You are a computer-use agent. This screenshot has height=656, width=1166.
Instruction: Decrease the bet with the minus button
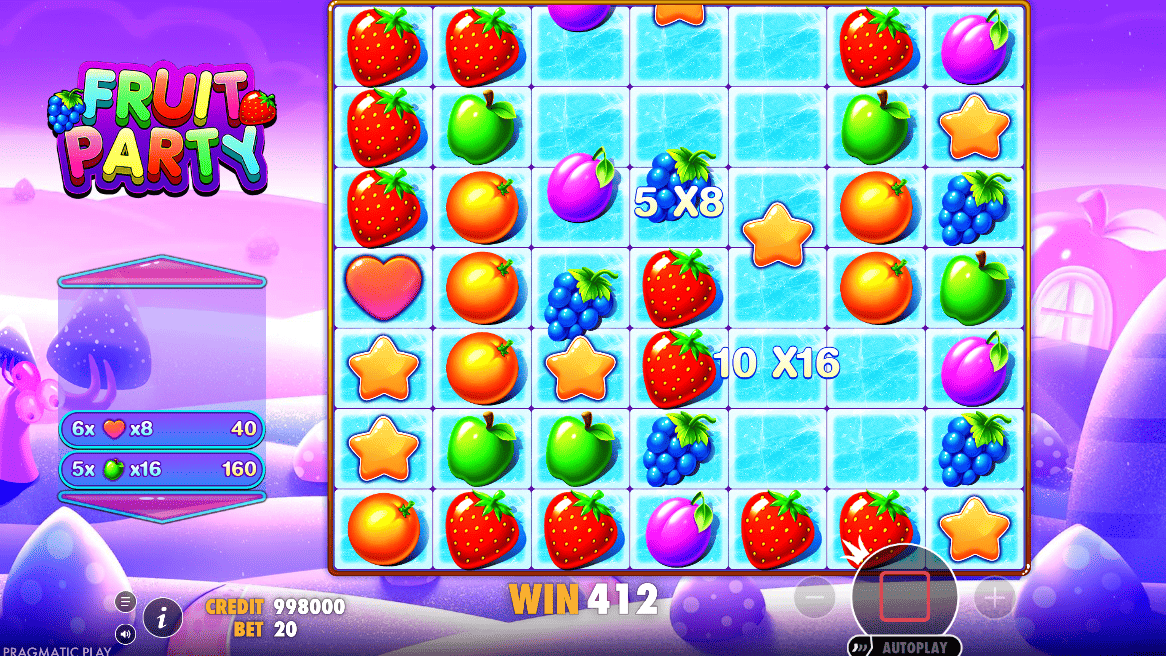click(815, 598)
